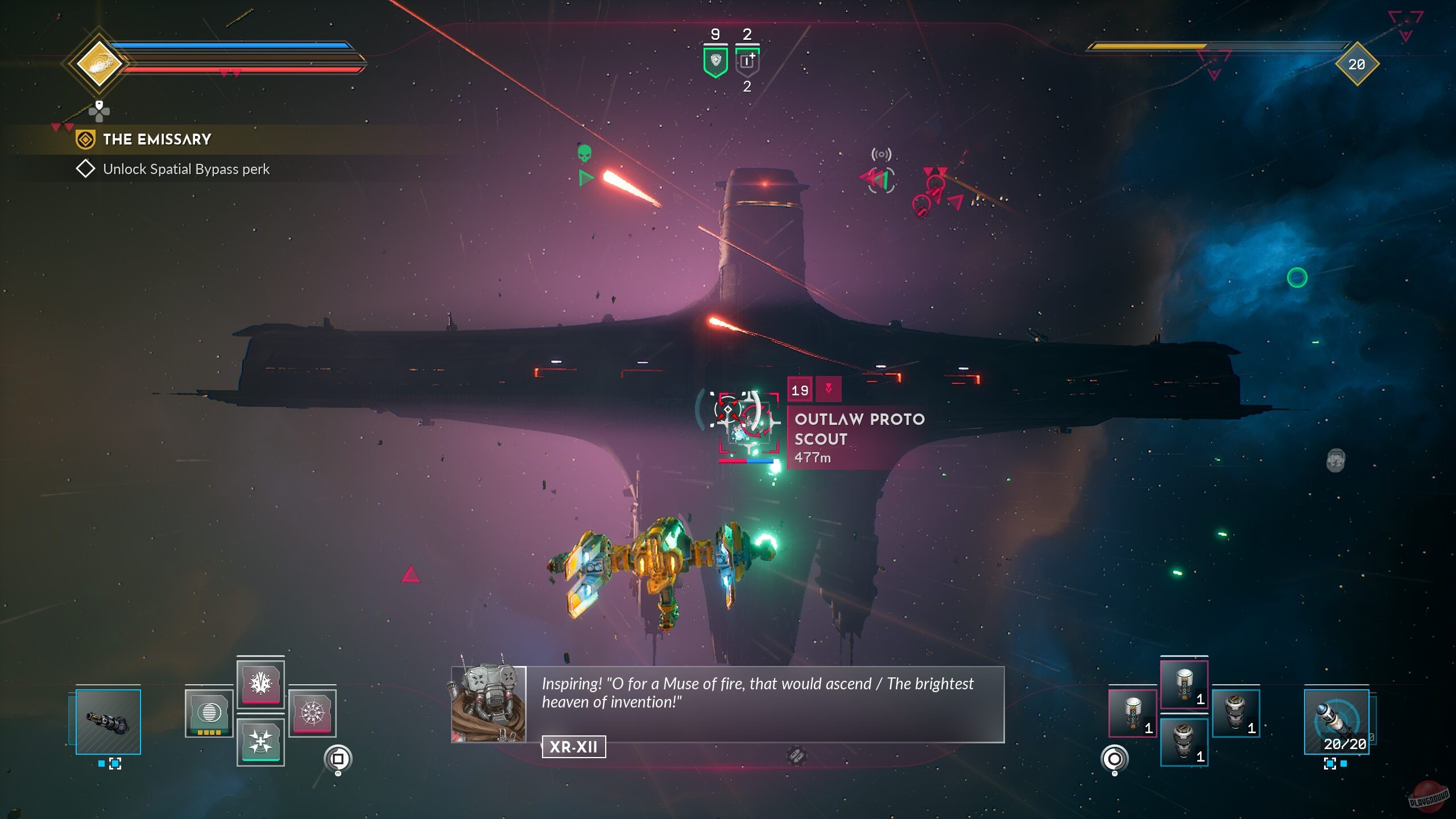The image size is (1456, 819).
Task: Click the green circle waypoint marker
Action: [1297, 278]
